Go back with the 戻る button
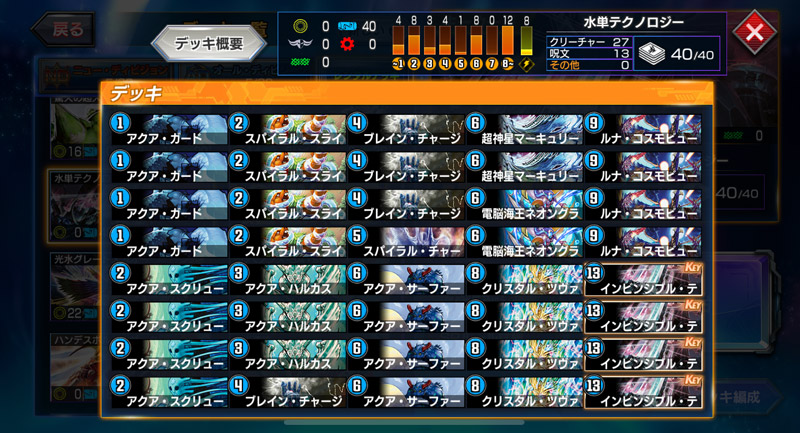 (62, 29)
